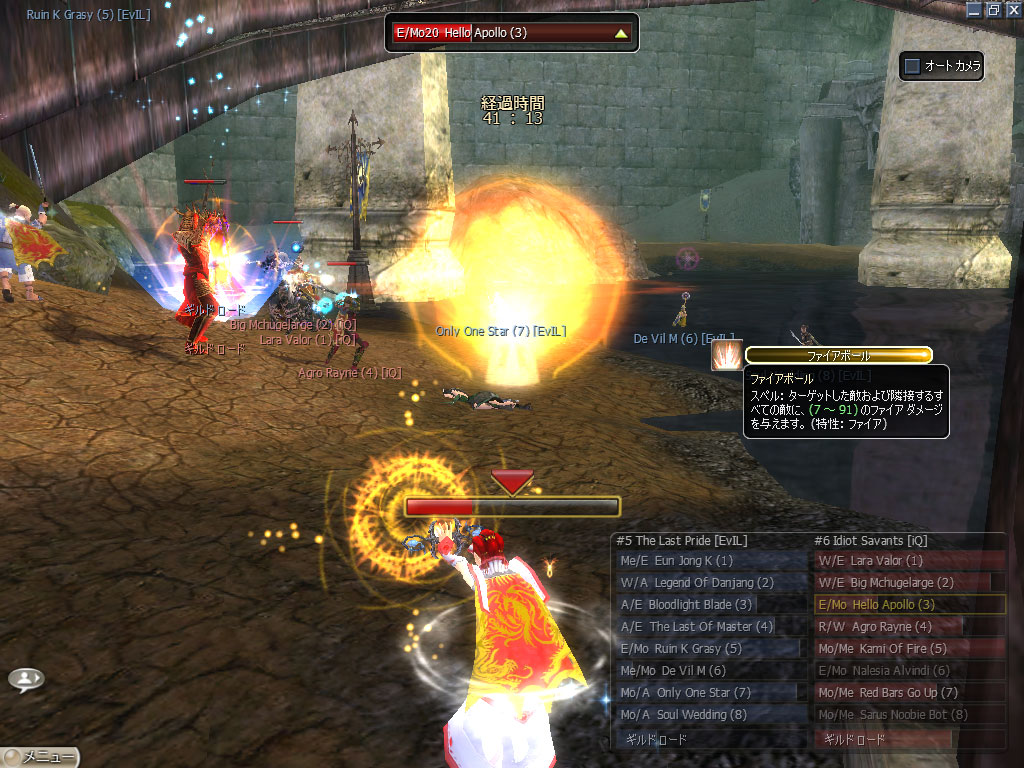Click the Fireball skill icon beside cast bar

coord(726,356)
